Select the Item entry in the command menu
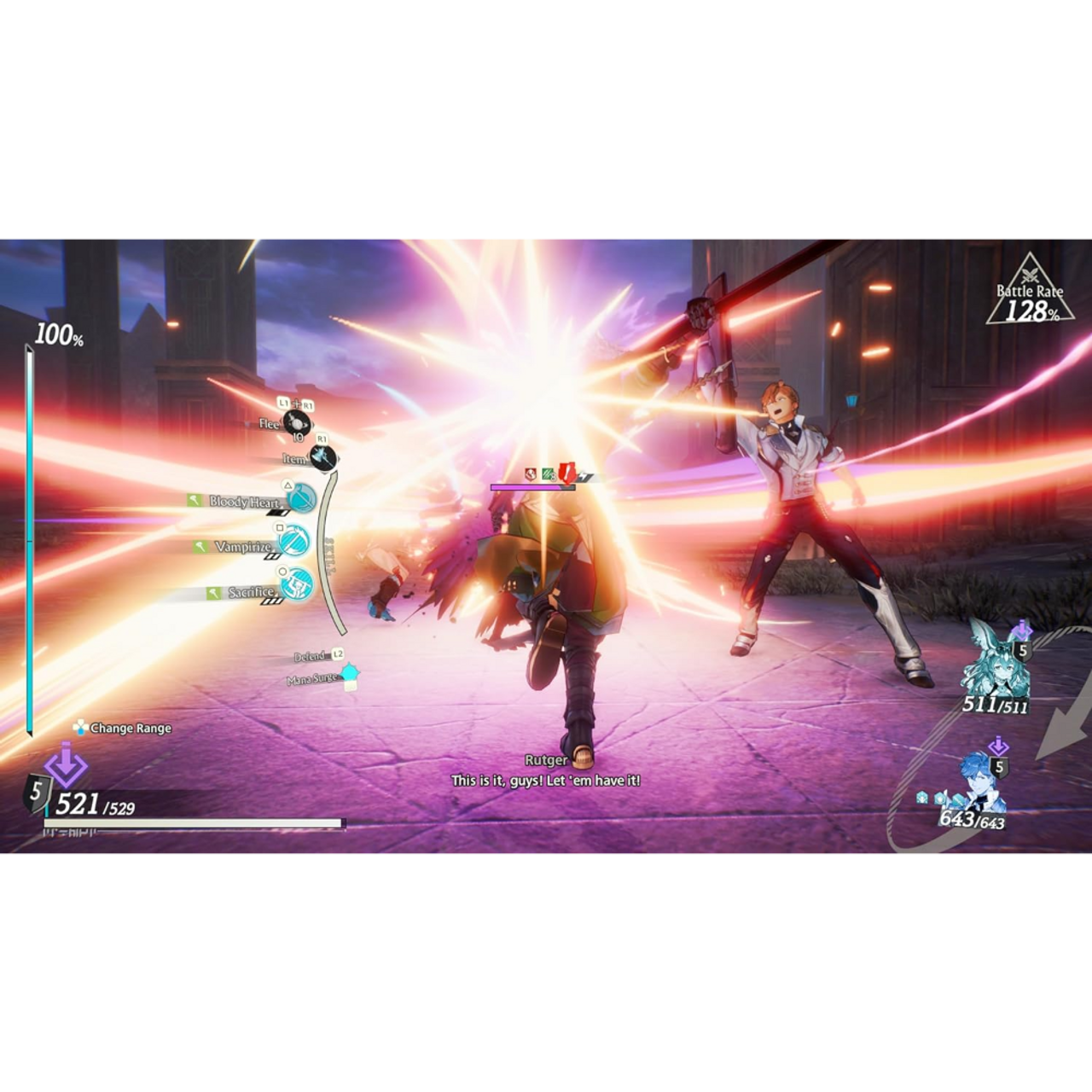Image resolution: width=1092 pixels, height=1092 pixels. coord(294,459)
